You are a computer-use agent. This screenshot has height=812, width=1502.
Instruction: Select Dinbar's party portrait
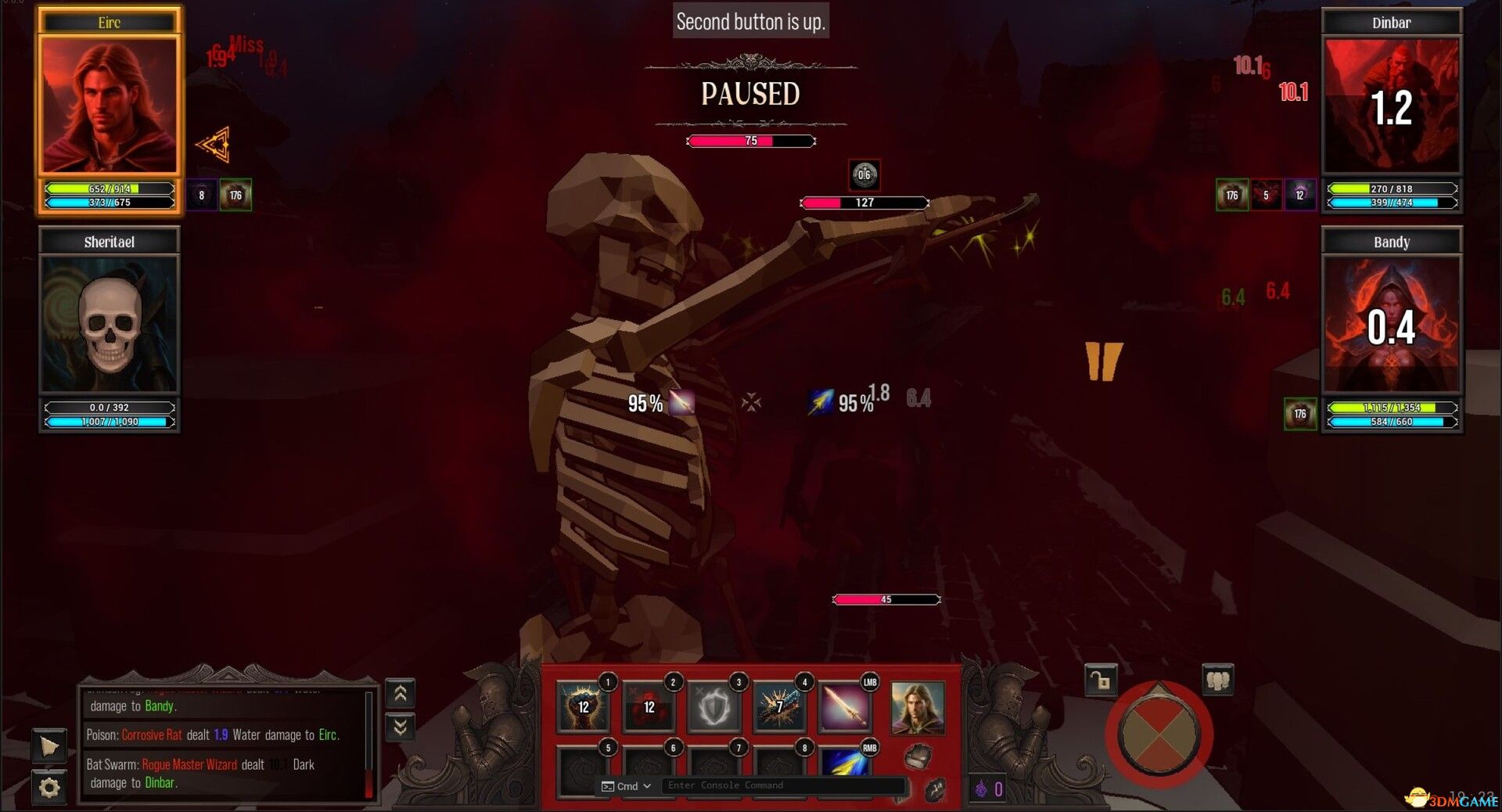(x=1391, y=106)
